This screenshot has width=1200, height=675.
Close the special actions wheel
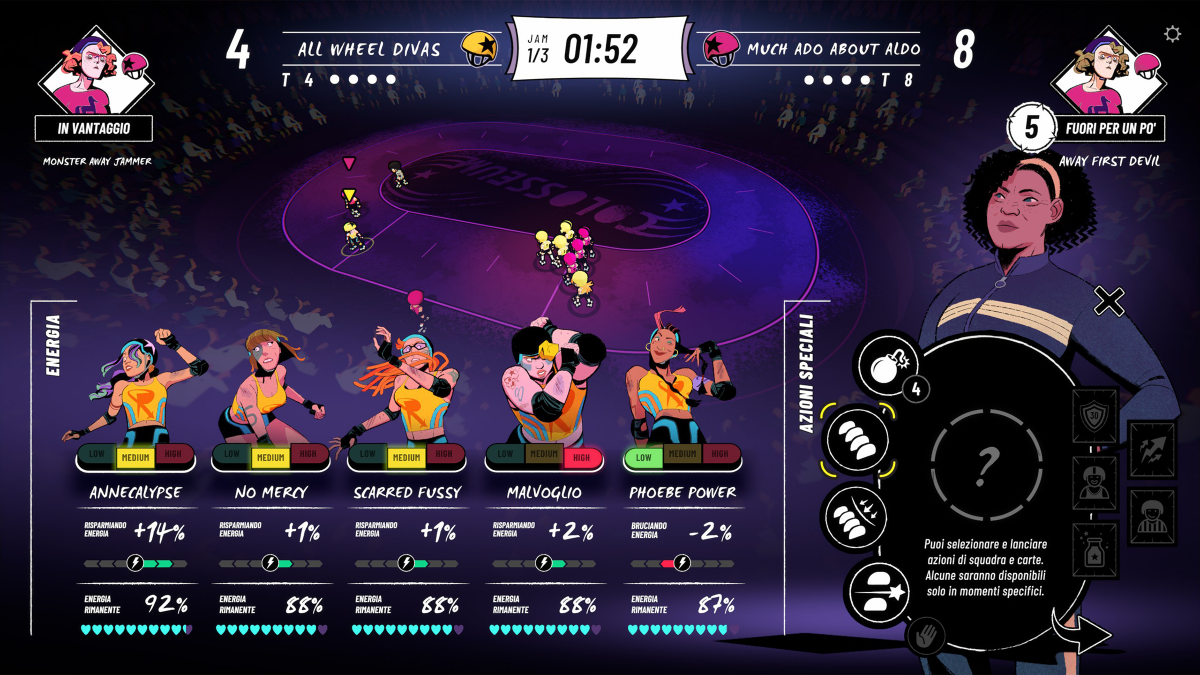[x=1109, y=300]
